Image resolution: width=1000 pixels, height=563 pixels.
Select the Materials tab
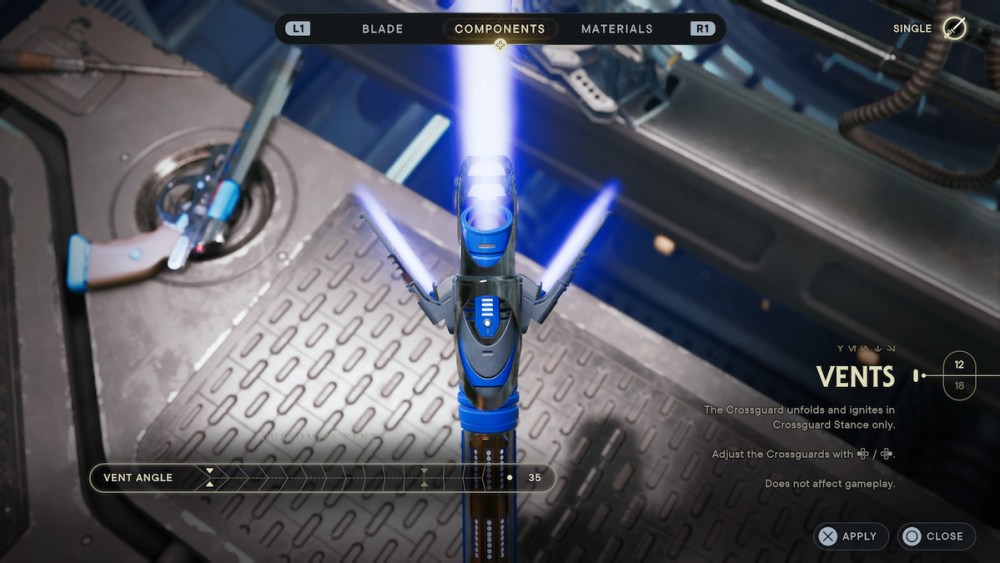point(616,29)
